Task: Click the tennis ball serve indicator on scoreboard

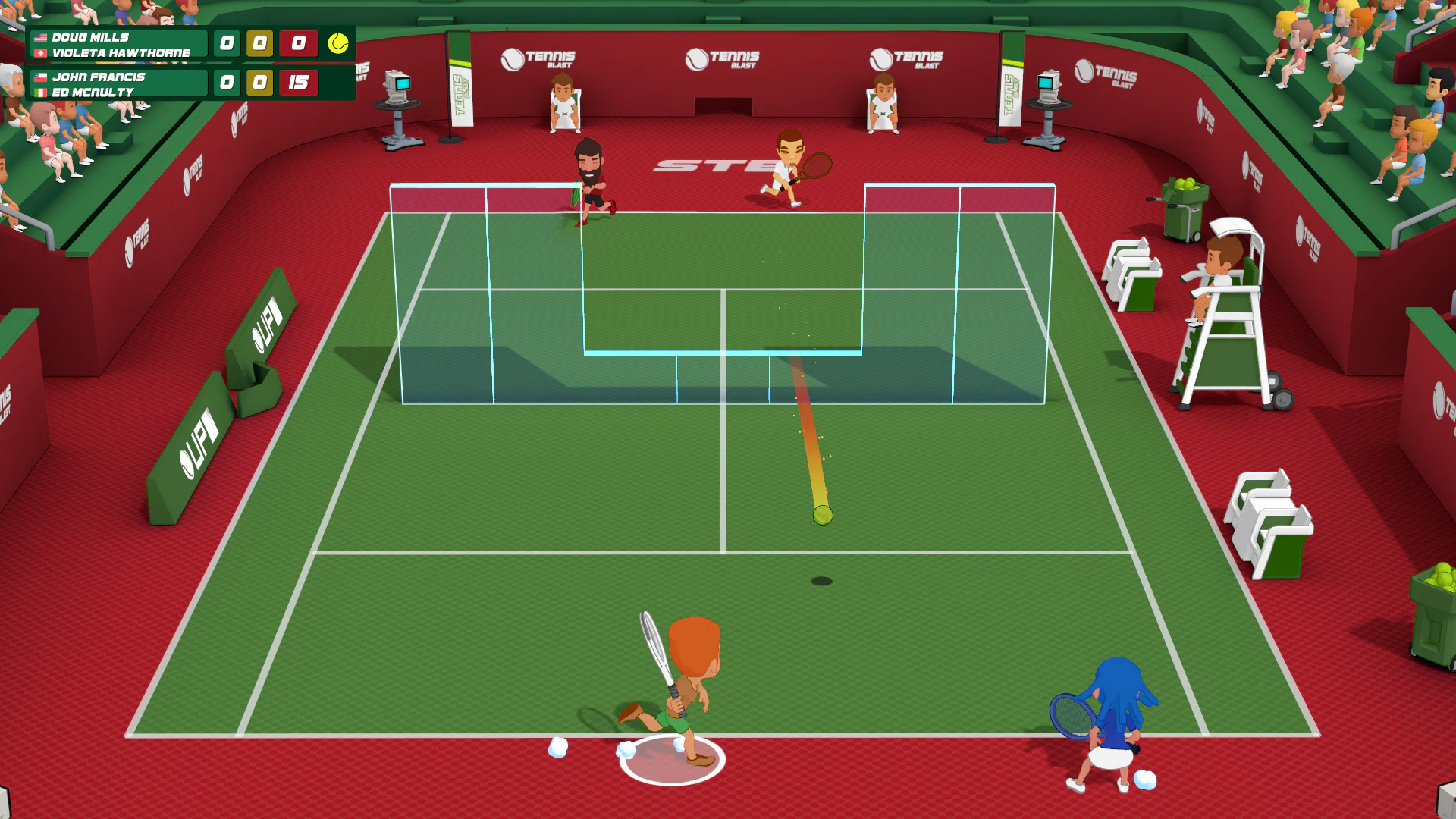Action: pos(339,44)
